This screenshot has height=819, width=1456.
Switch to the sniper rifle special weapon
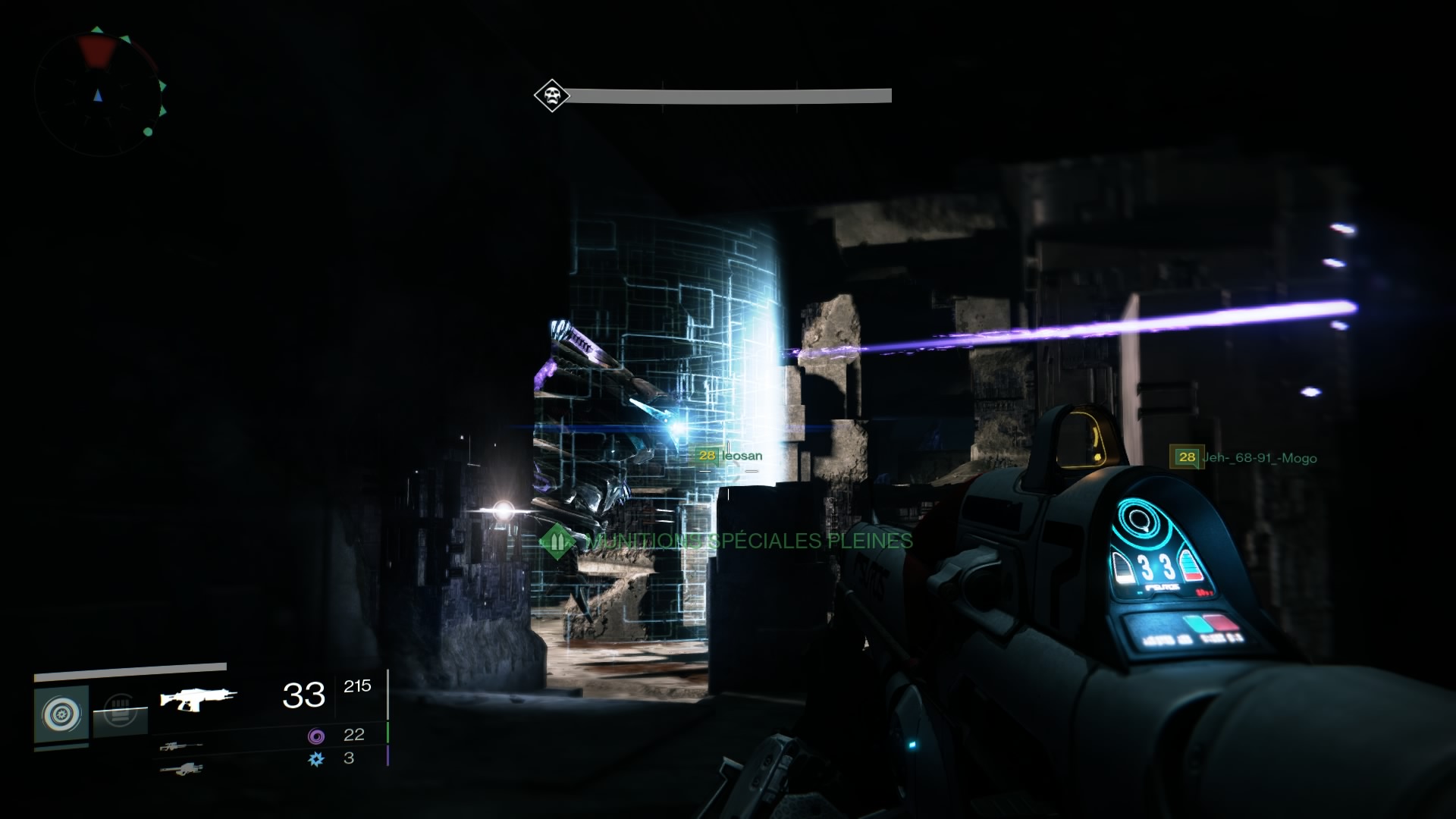click(x=181, y=746)
